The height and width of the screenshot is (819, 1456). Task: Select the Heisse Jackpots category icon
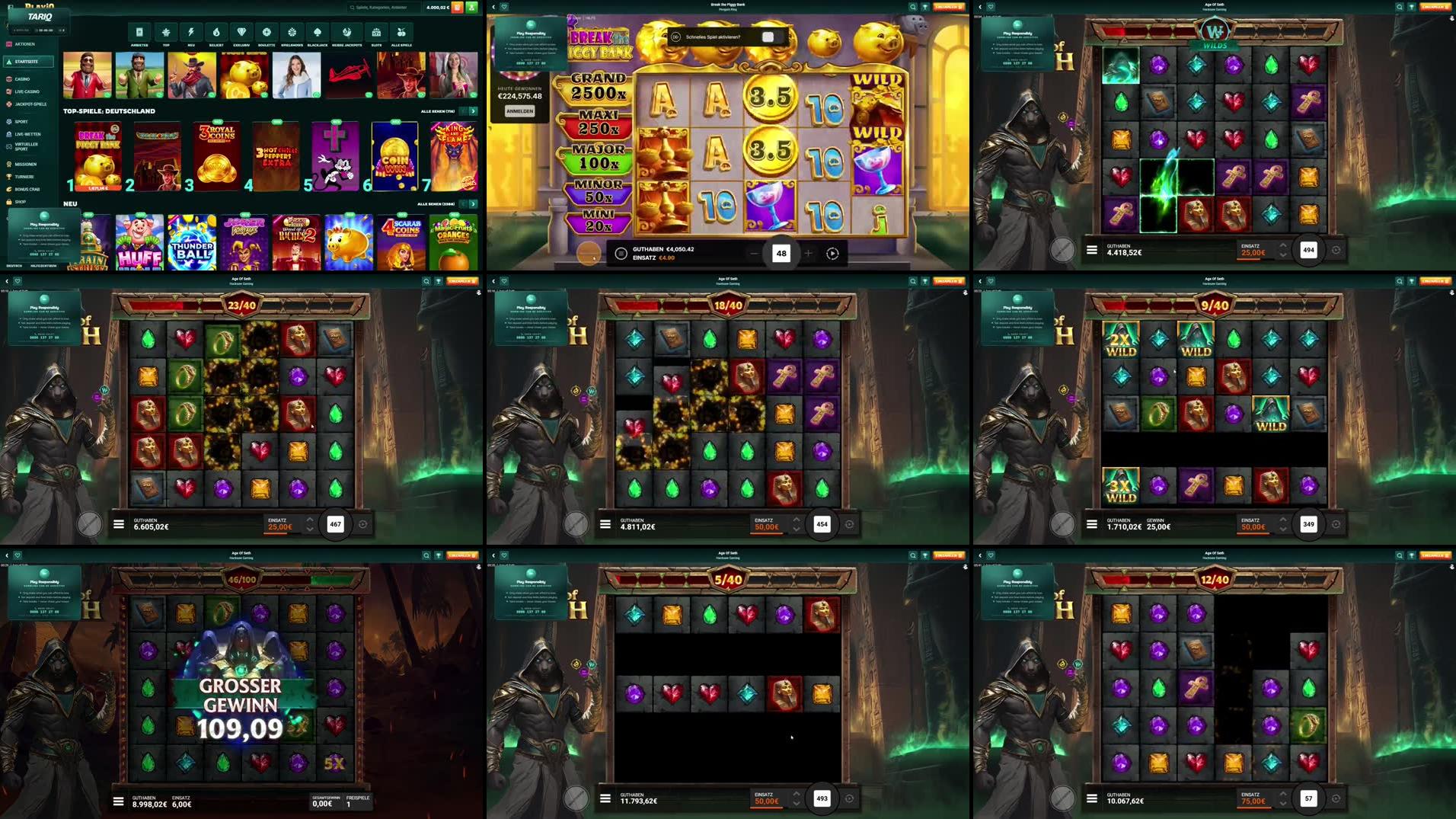tap(348, 33)
